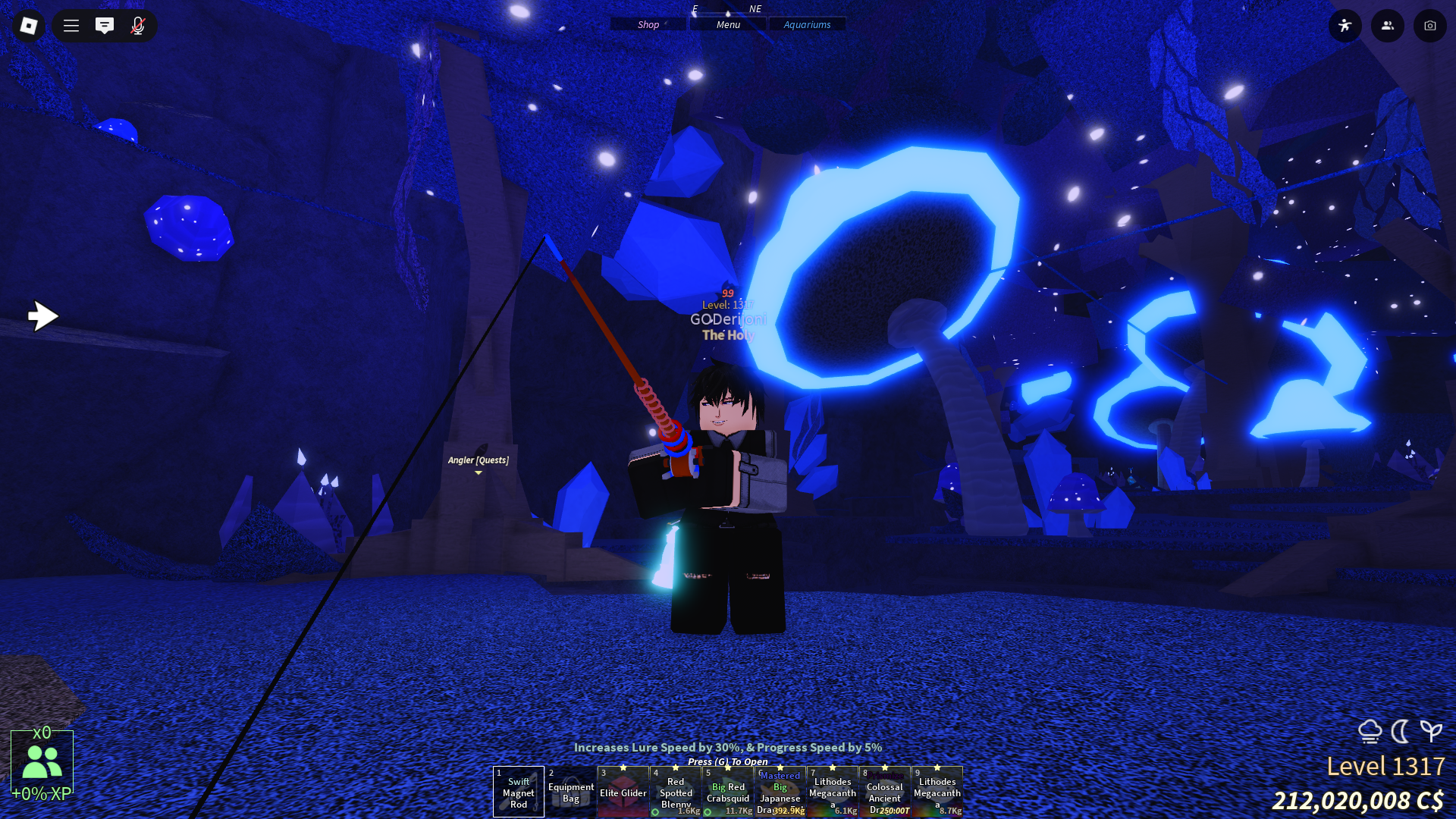Image resolution: width=1456 pixels, height=819 pixels.
Task: Equip the Elite Glider
Action: pos(623,792)
